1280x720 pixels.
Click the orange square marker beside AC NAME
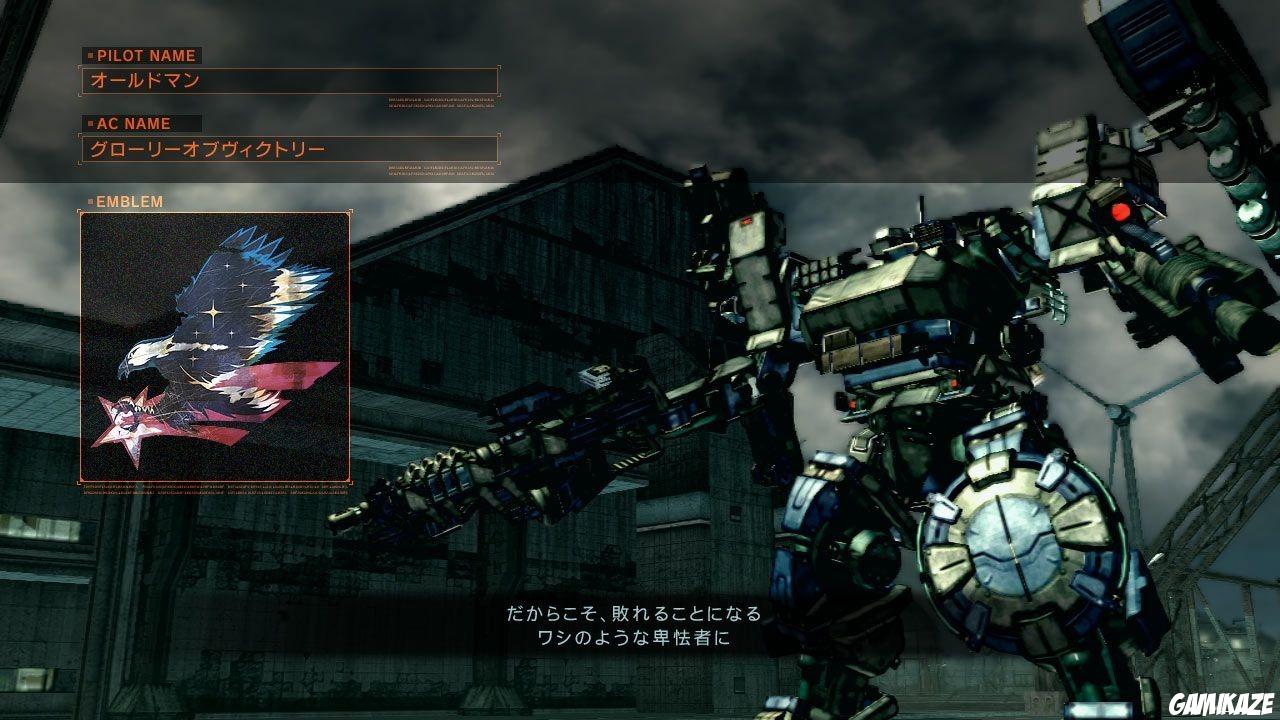90,124
